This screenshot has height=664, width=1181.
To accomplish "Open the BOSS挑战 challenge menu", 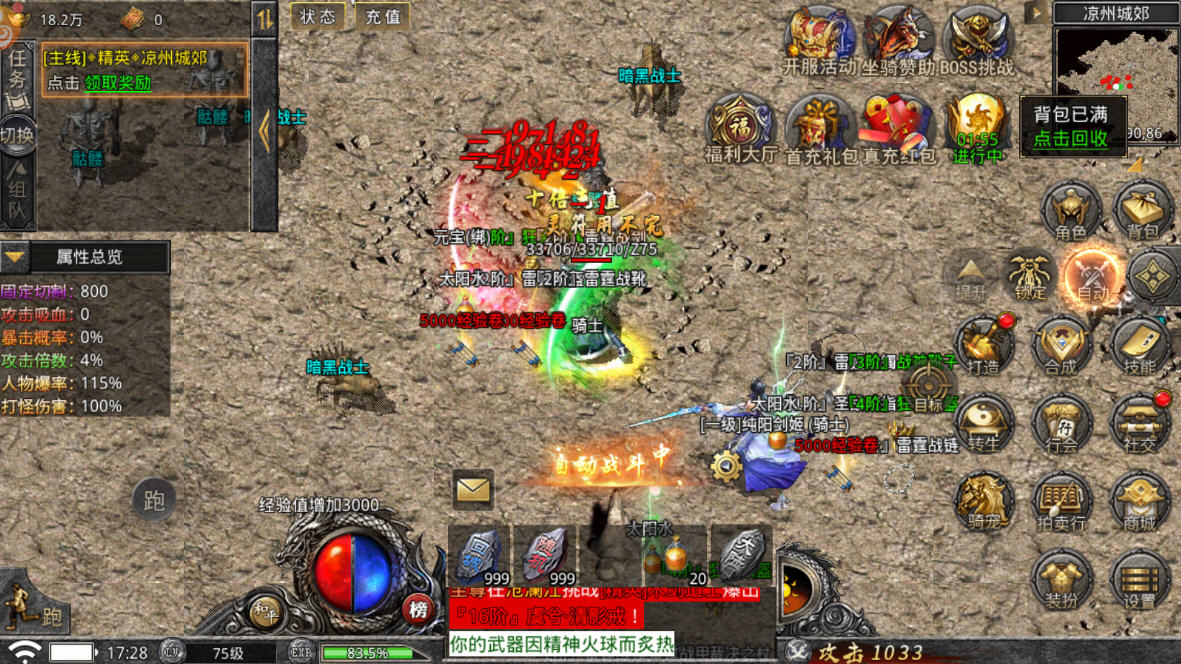I will (978, 42).
